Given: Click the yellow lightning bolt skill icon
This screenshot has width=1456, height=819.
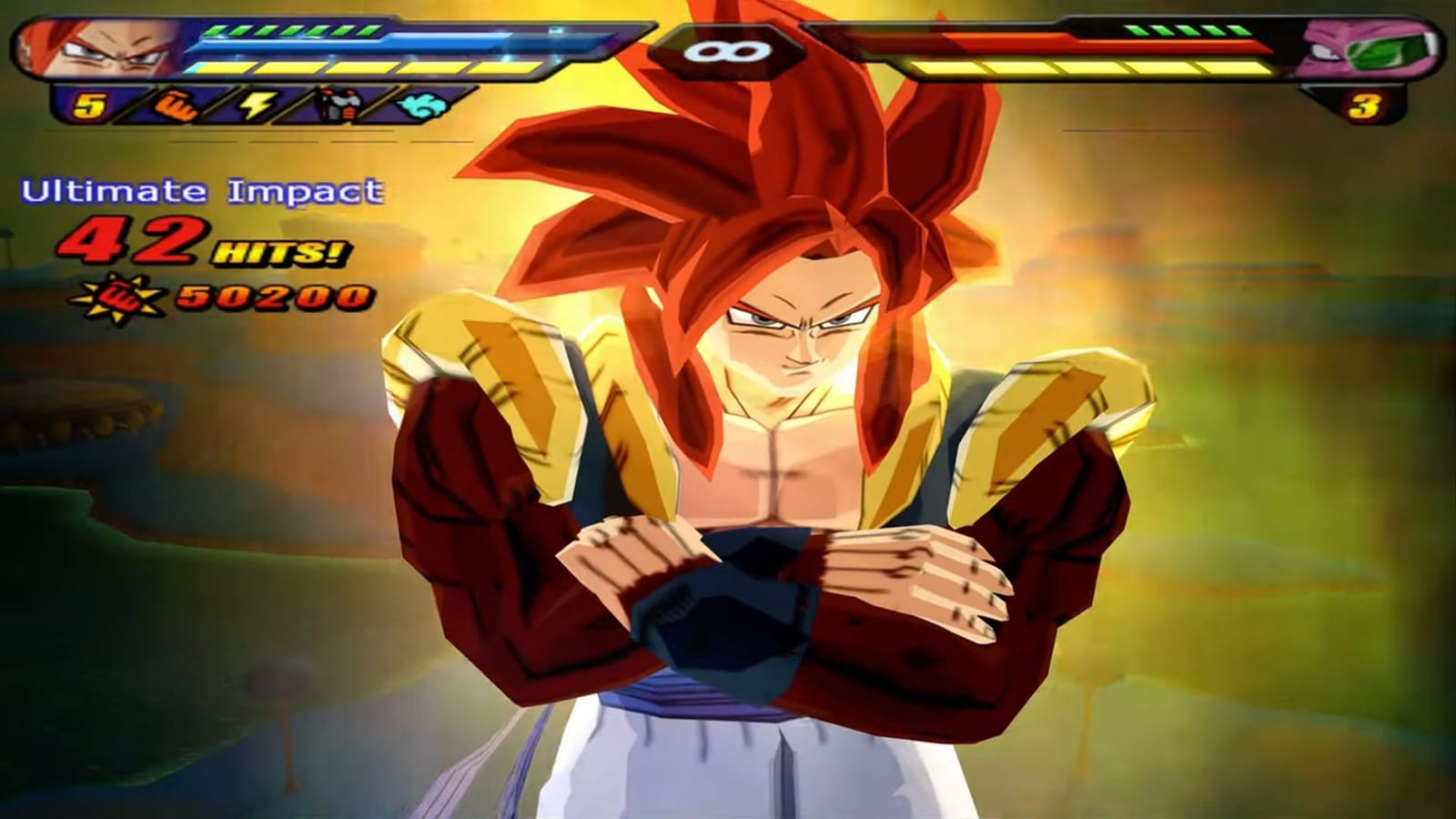Looking at the screenshot, I should 258,104.
